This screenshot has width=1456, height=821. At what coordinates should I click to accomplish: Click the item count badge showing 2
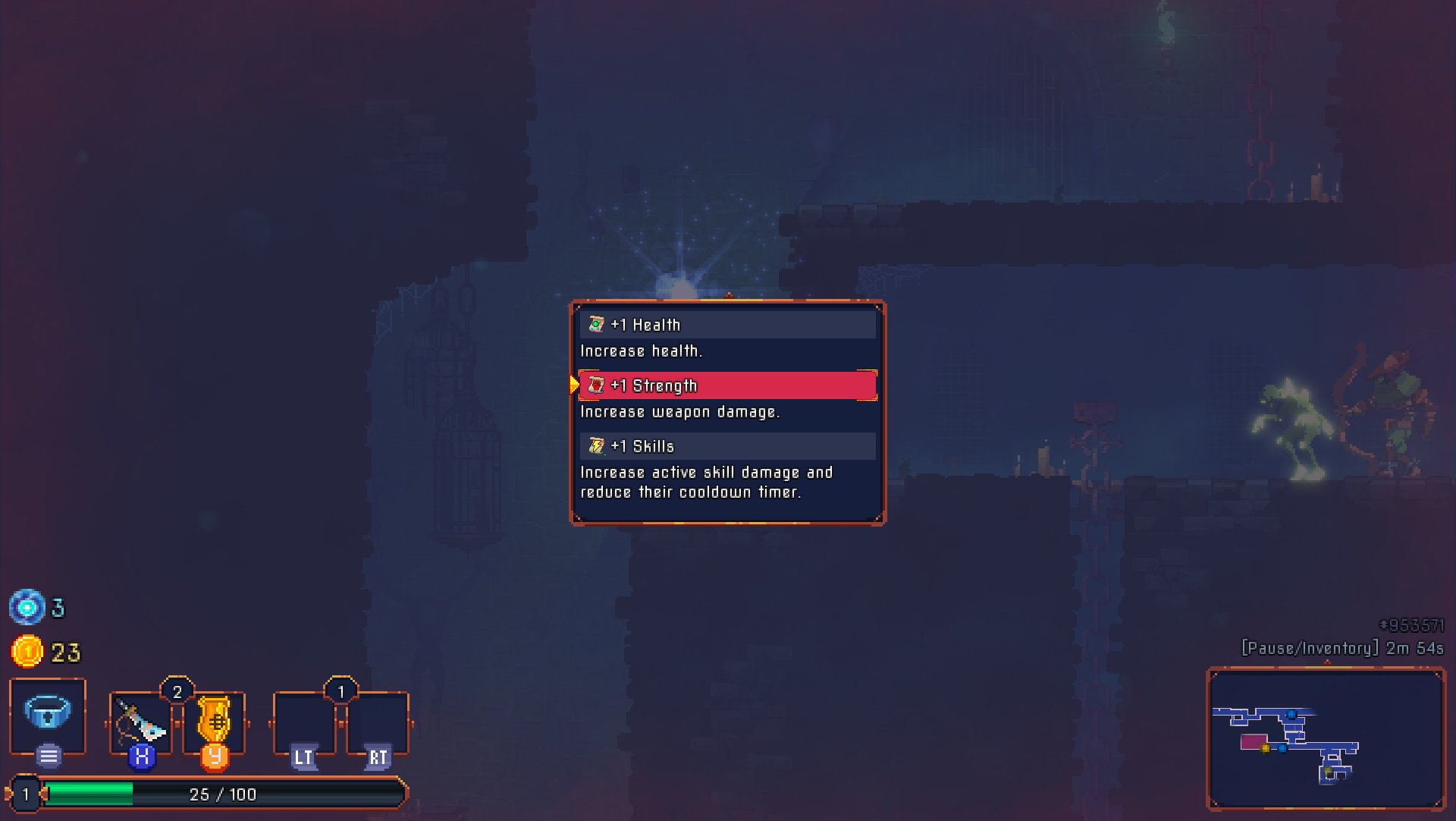click(x=177, y=689)
